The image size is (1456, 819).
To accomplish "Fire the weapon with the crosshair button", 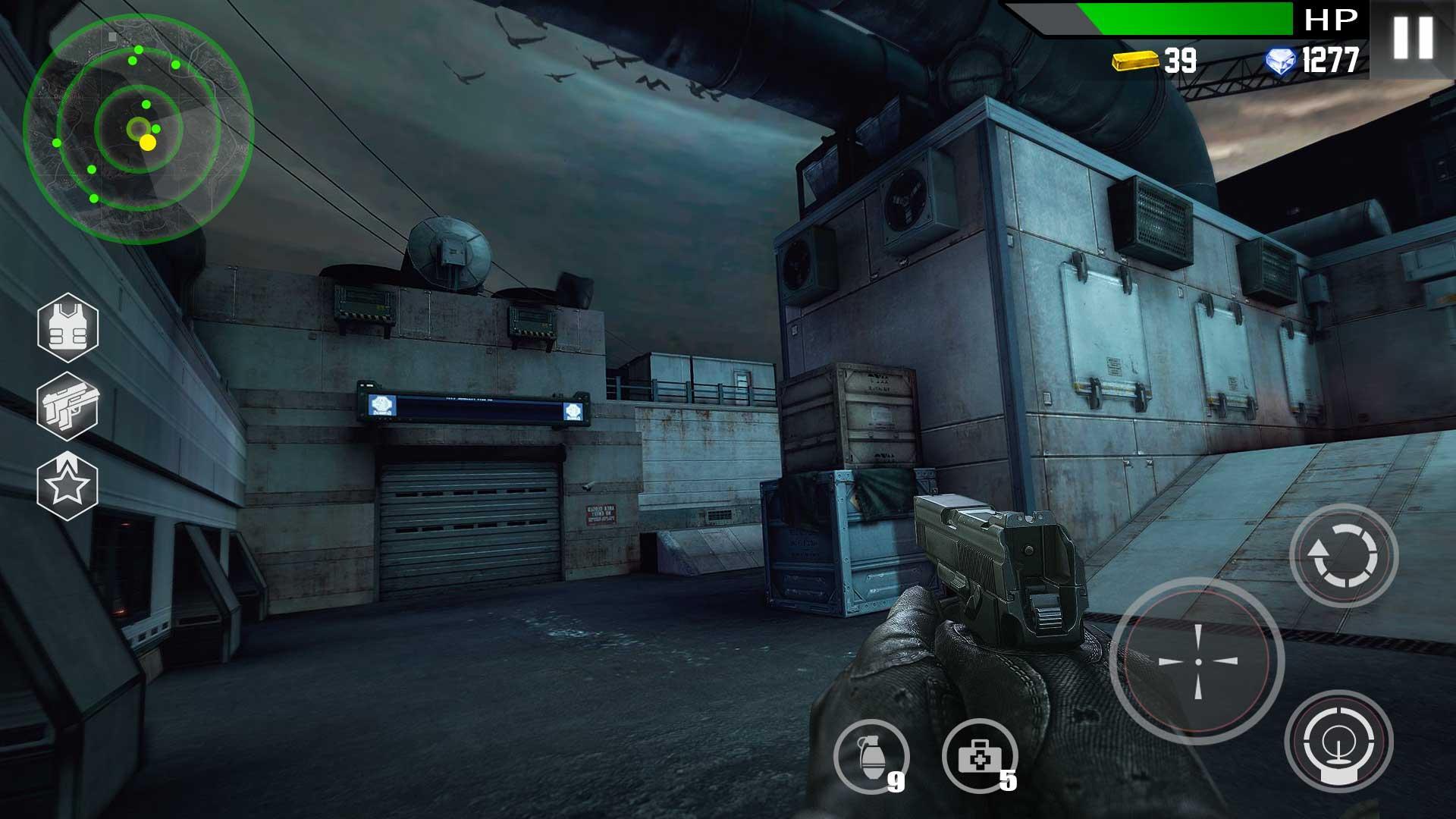I will pos(1197,661).
